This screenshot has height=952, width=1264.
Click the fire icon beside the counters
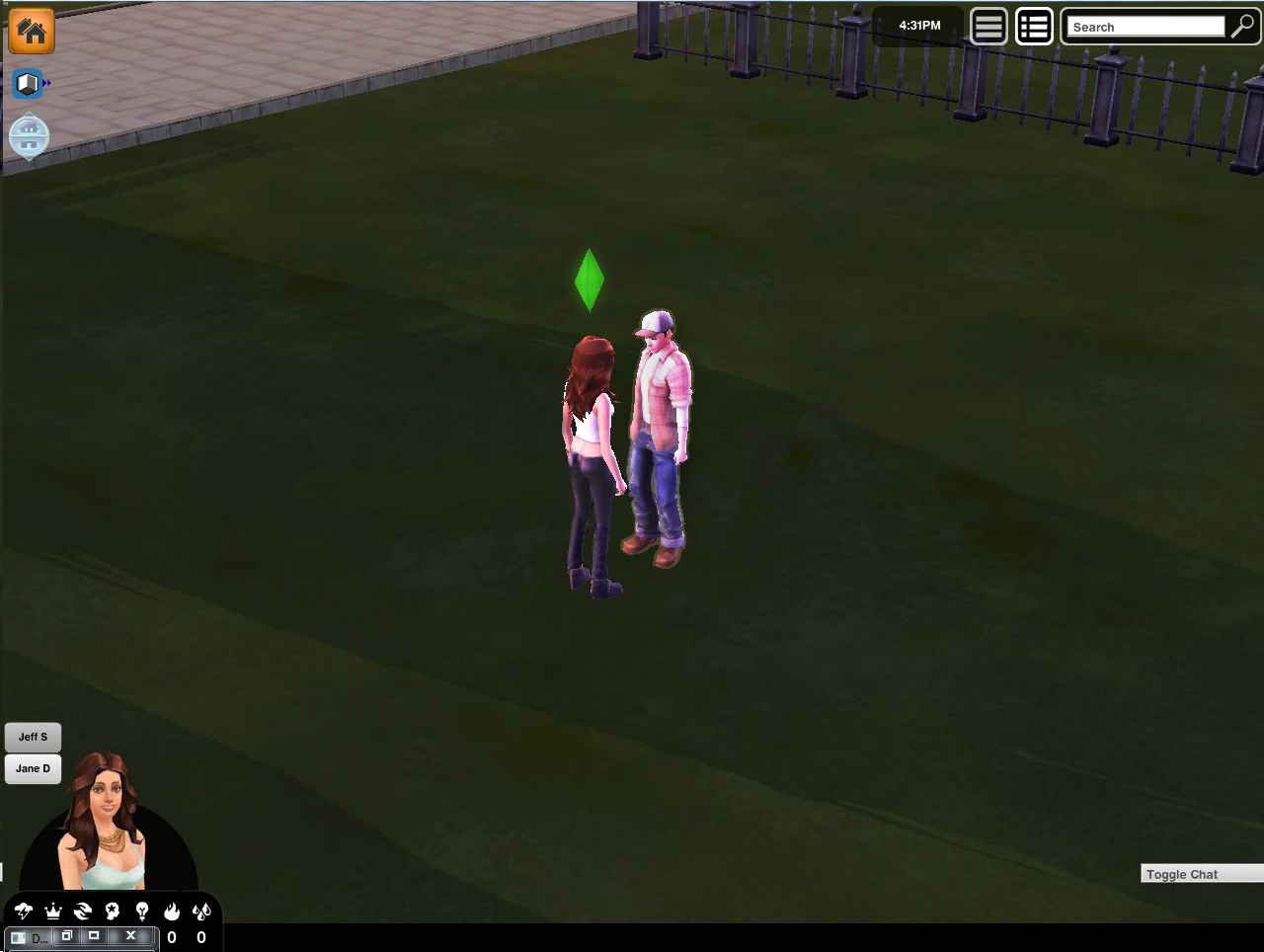point(171,911)
